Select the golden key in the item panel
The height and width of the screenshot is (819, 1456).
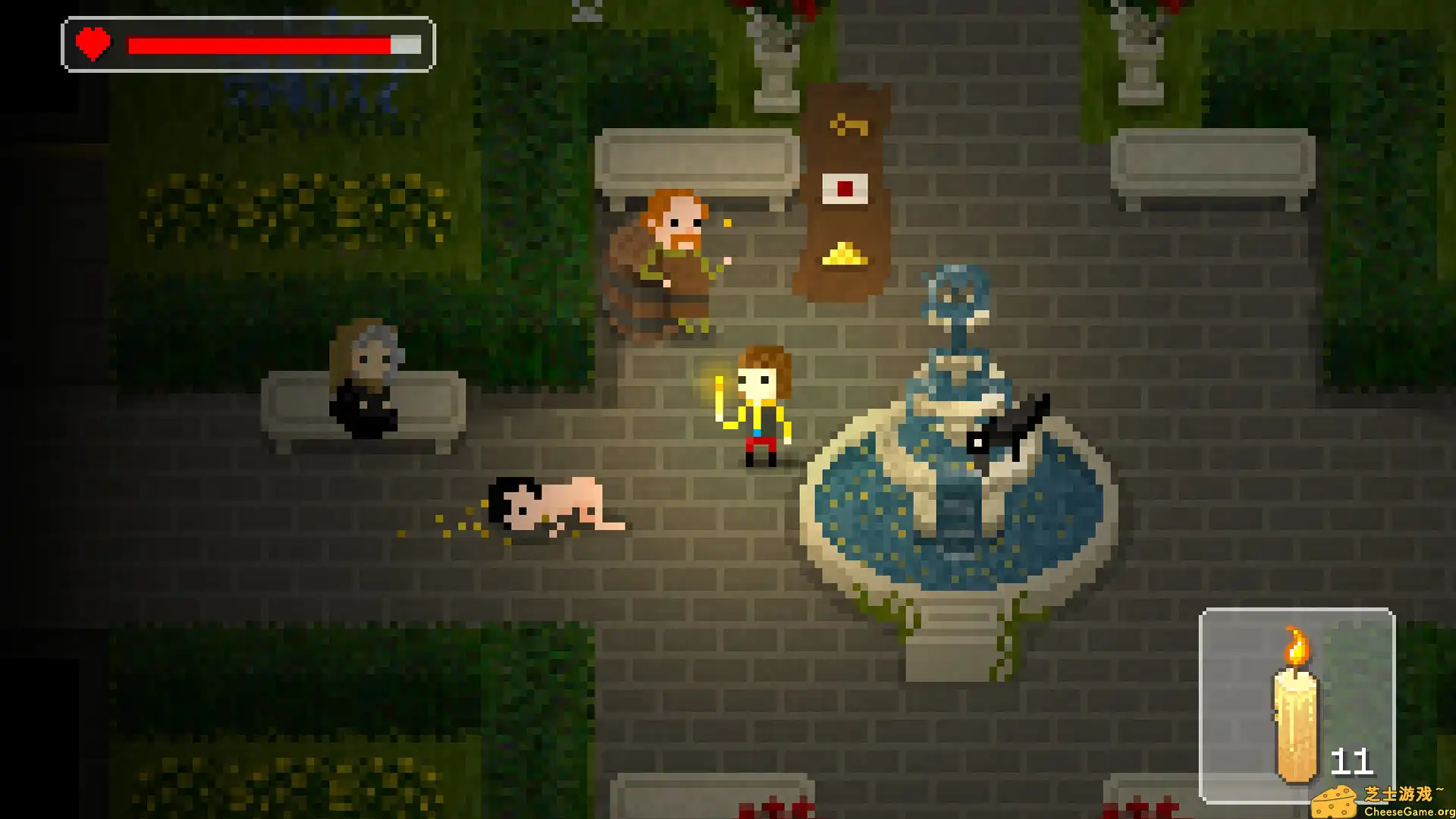pos(847,124)
